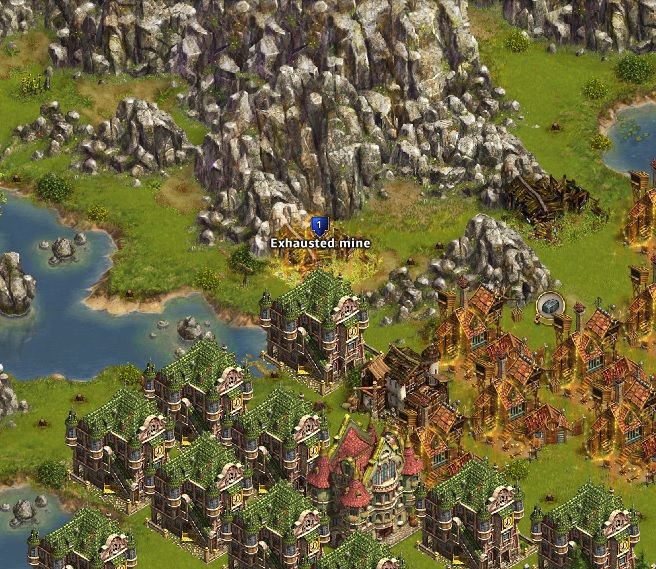Click the round stone resource icon
Screen dimensions: 656x569
pos(550,306)
